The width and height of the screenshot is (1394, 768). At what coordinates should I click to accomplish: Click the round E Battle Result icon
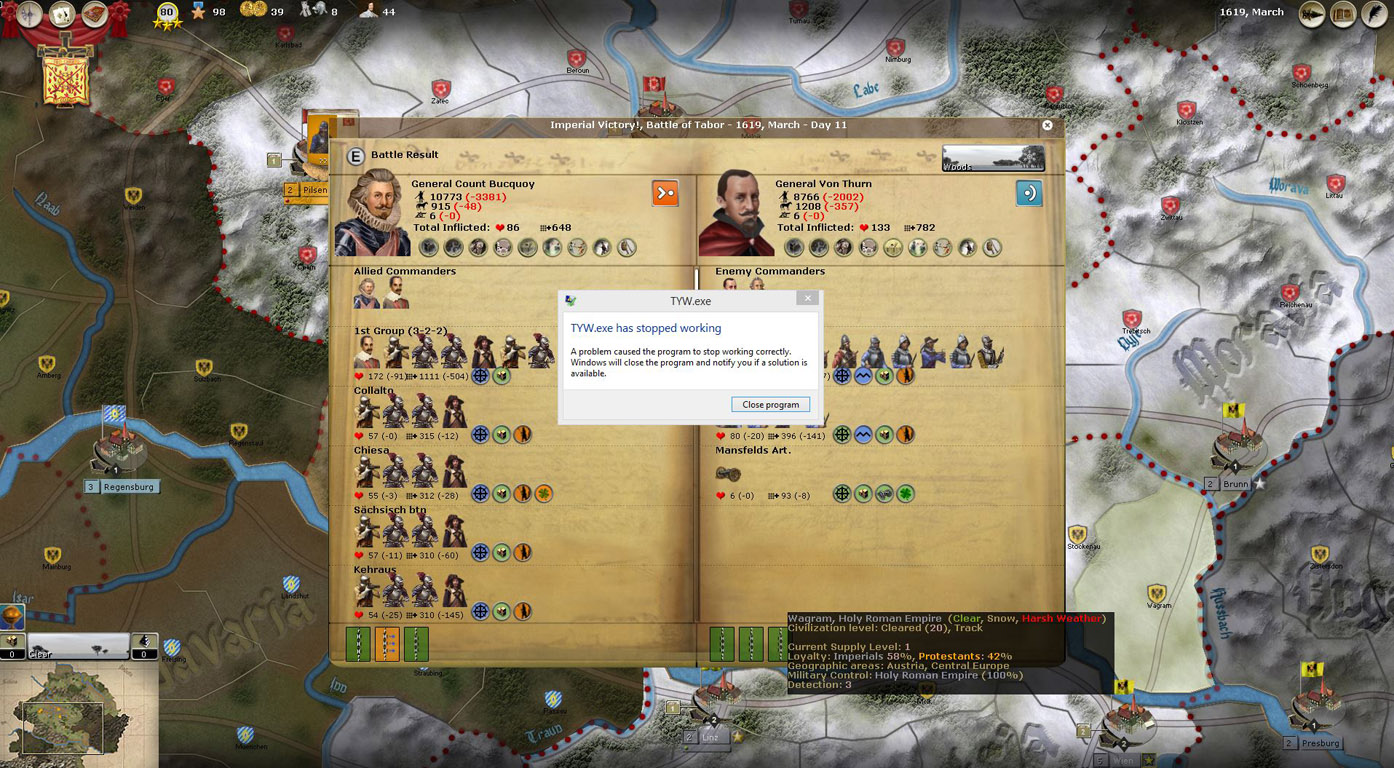click(355, 156)
